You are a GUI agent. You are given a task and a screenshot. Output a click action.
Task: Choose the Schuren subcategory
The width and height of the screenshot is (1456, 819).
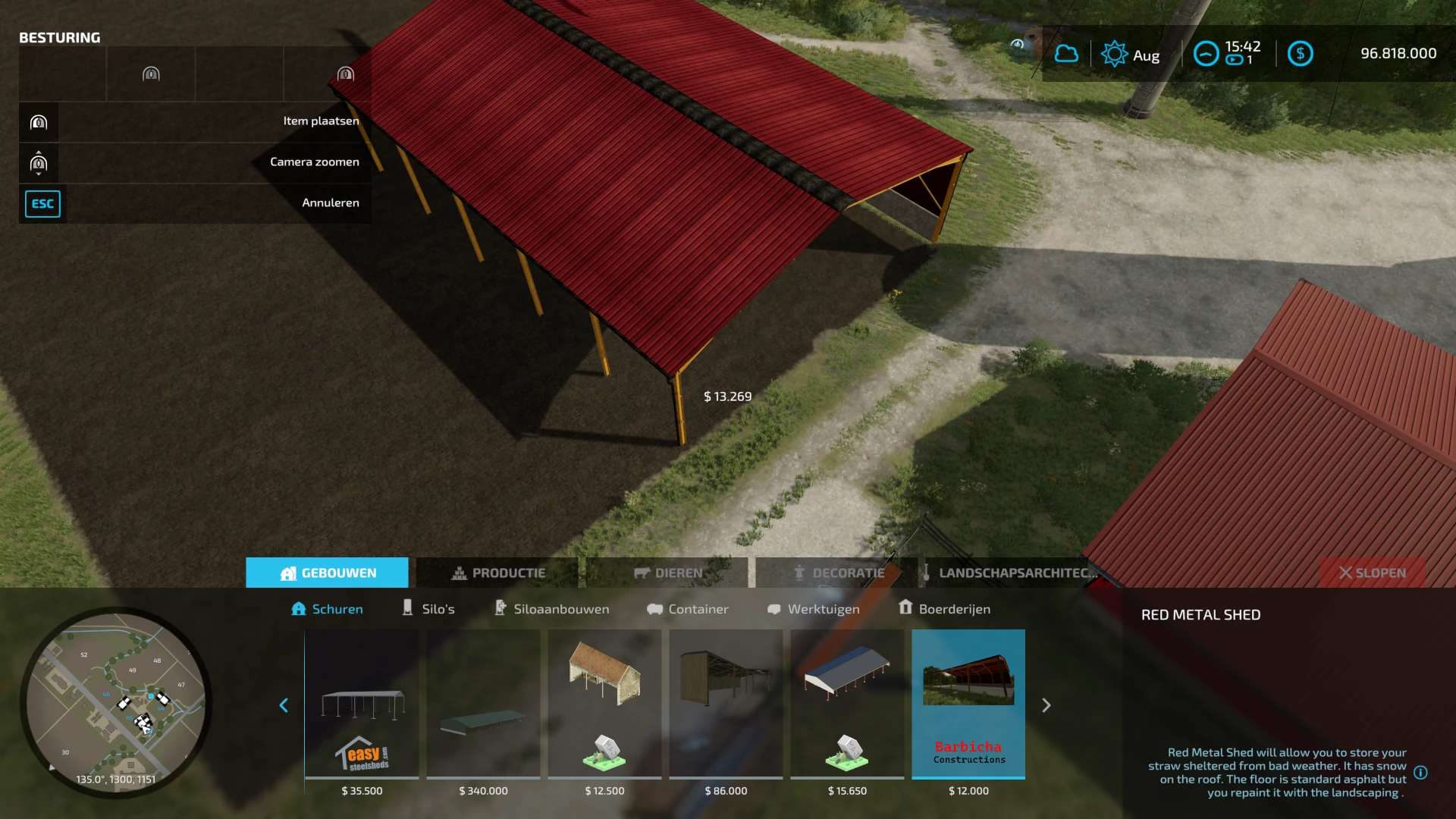click(327, 609)
